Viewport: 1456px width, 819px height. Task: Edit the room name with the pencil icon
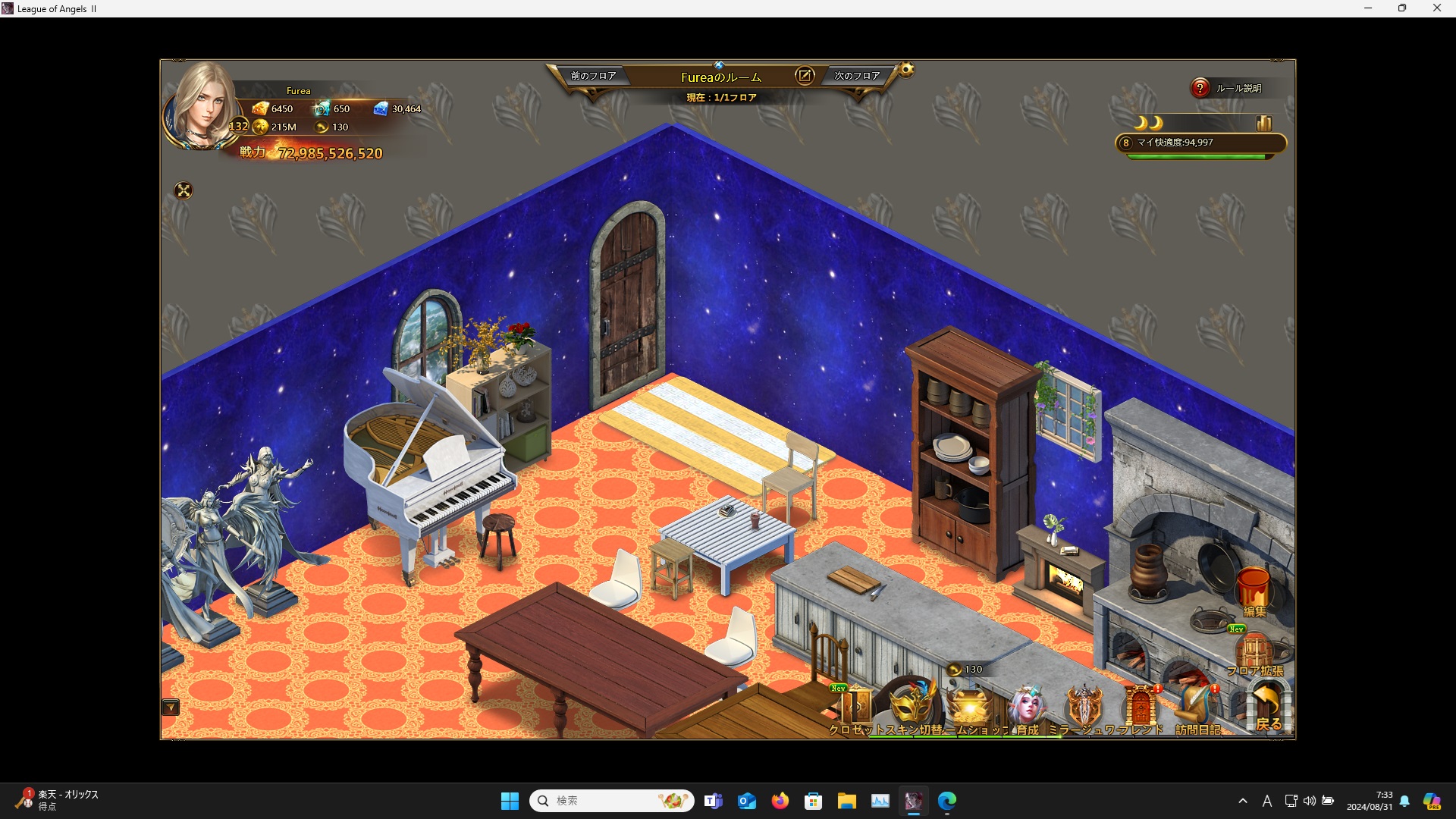click(x=804, y=76)
